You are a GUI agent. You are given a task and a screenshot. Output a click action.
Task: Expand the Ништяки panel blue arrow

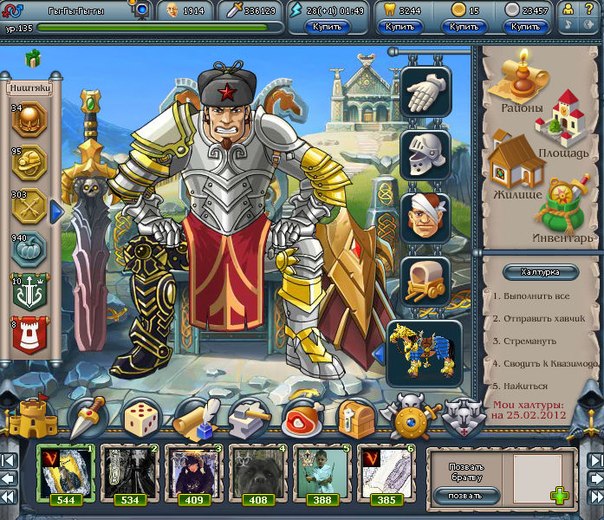click(x=56, y=211)
